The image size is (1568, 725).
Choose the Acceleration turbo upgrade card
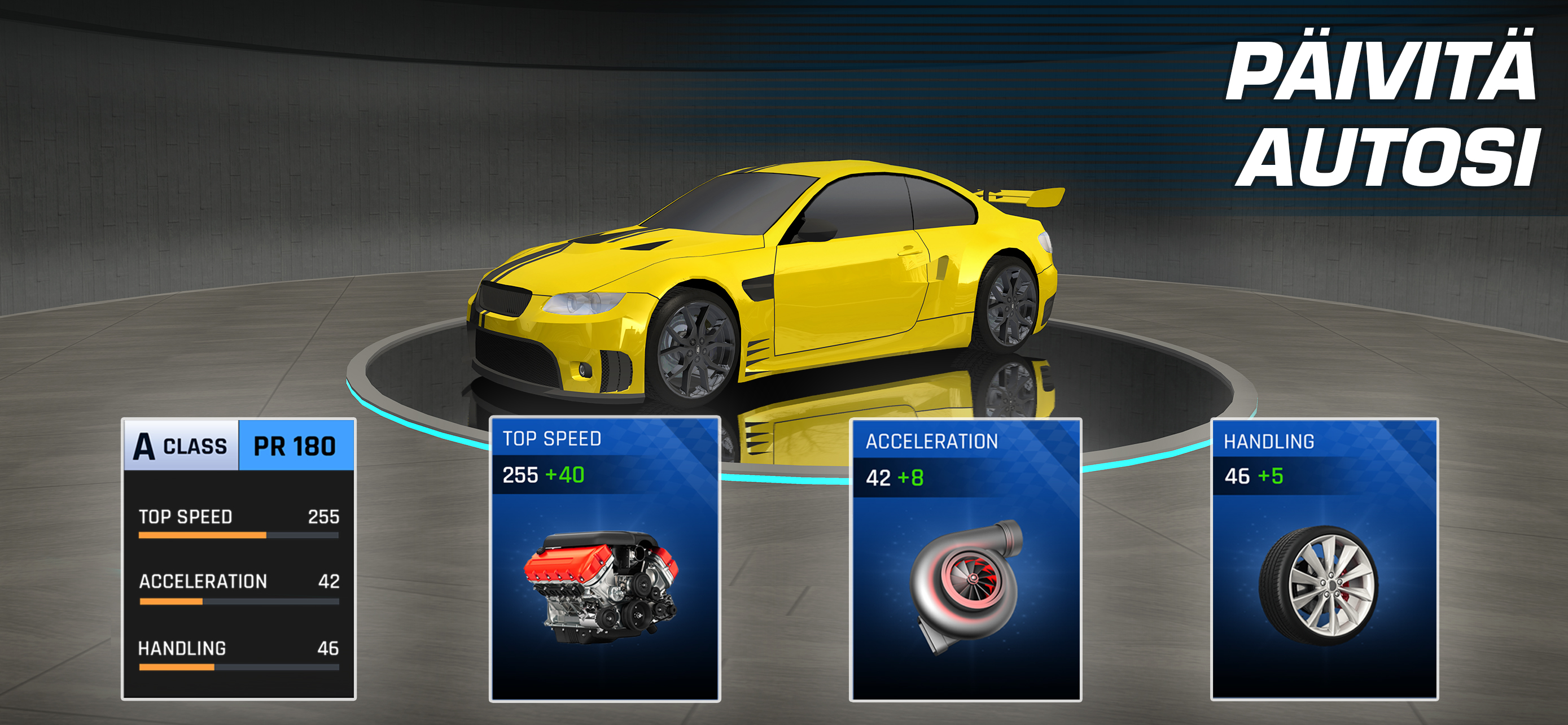pos(965,560)
